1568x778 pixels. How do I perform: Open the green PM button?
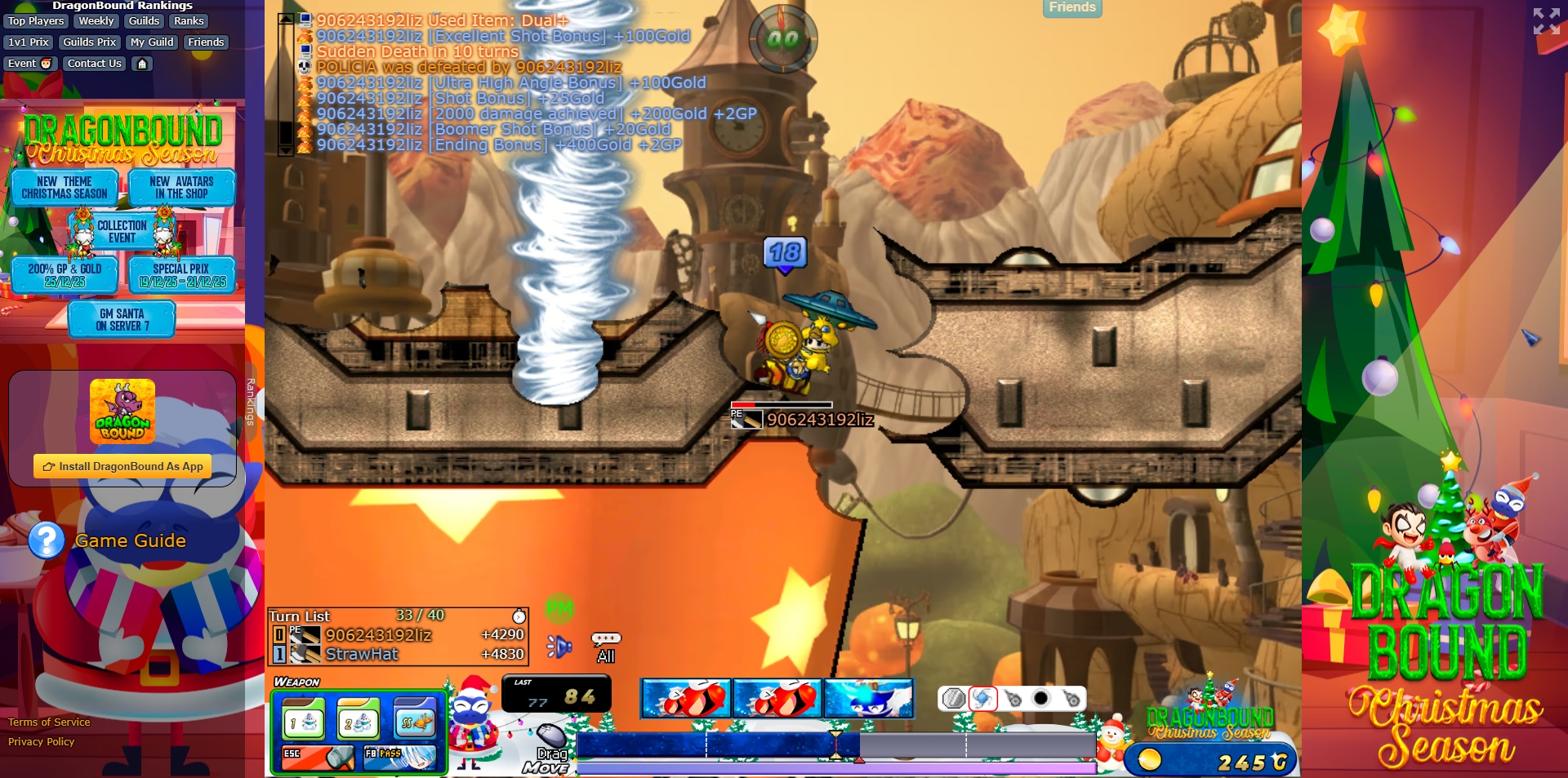559,608
